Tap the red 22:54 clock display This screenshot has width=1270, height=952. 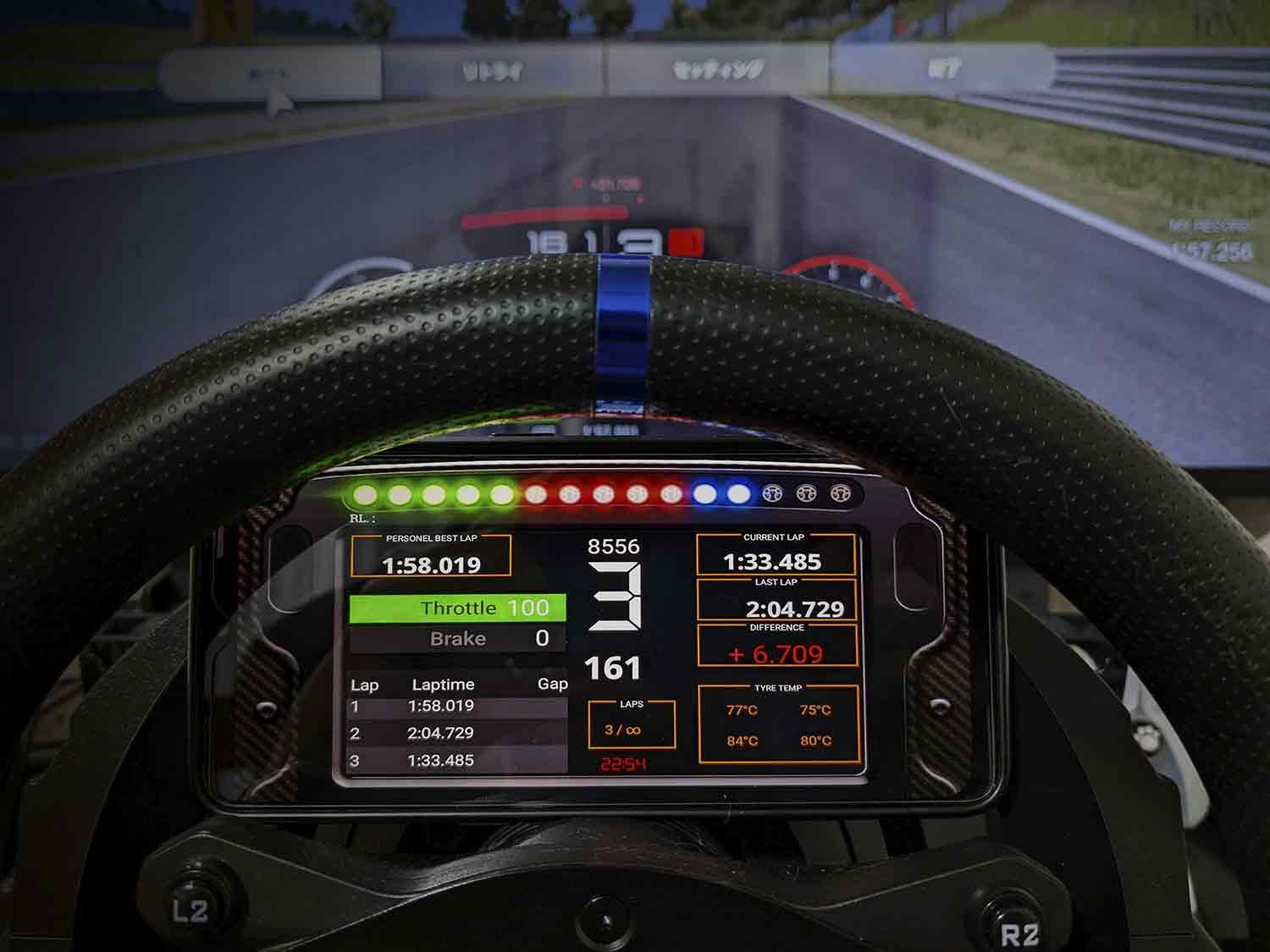[x=623, y=762]
